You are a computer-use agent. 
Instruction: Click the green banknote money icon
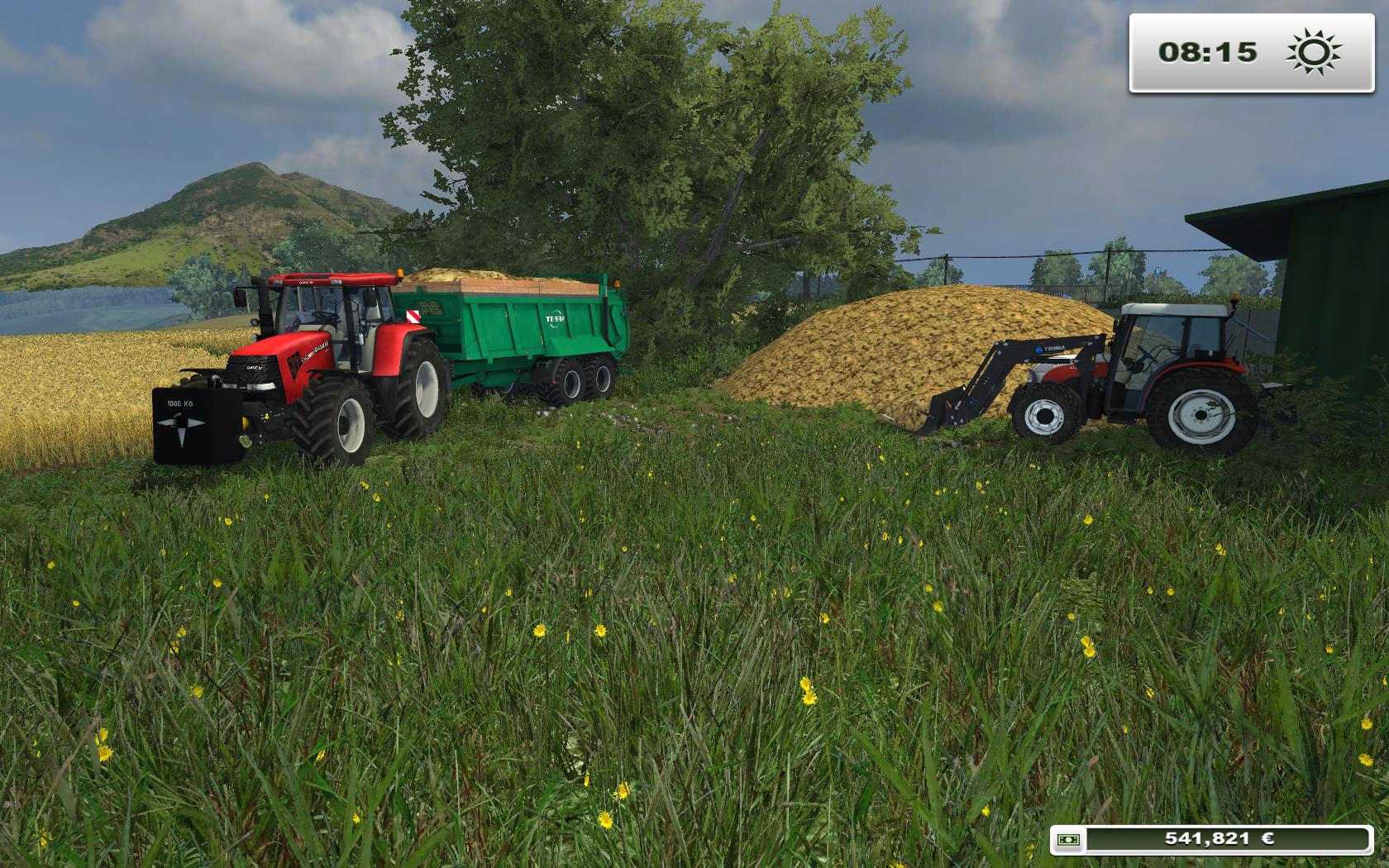[1069, 839]
